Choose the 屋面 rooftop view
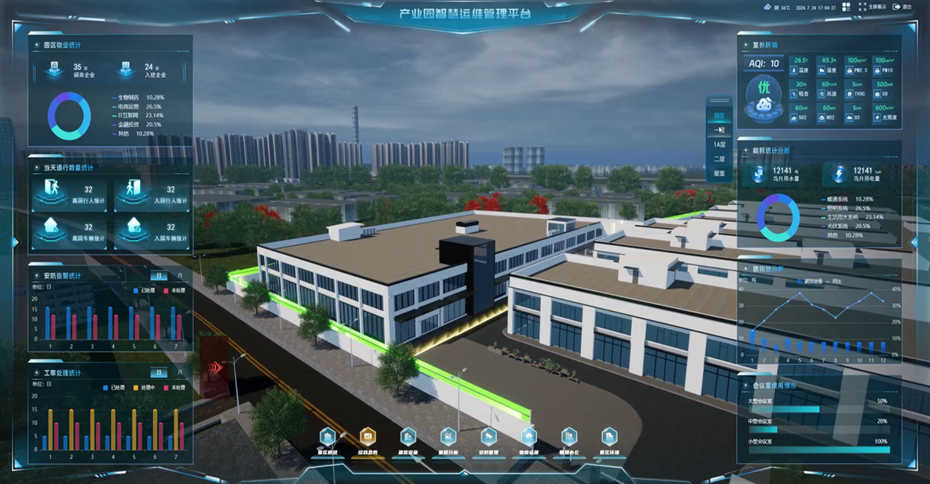Viewport: 930px width, 484px height. tap(719, 174)
